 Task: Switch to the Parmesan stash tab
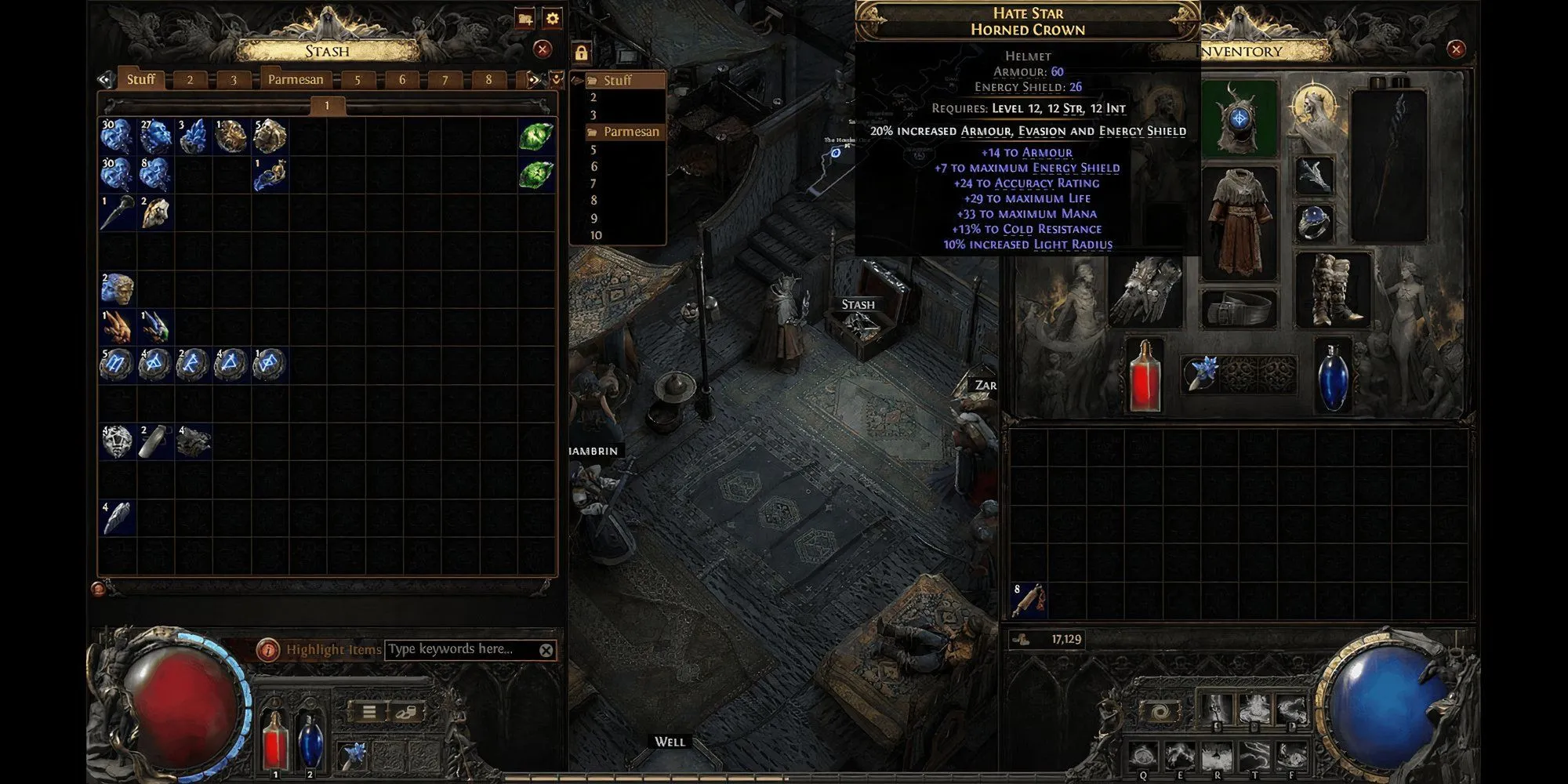tap(296, 79)
